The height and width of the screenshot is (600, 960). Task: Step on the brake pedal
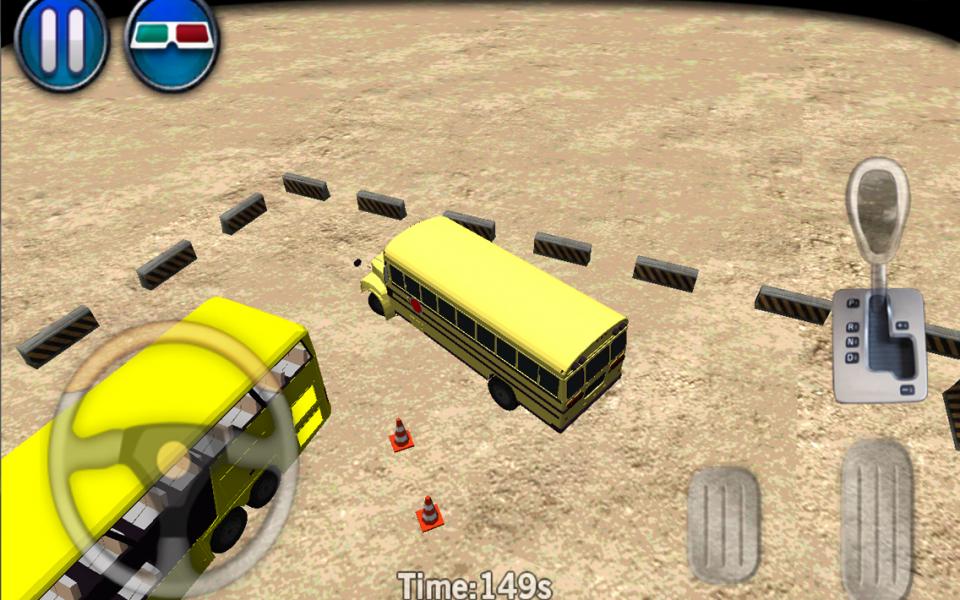click(x=723, y=522)
